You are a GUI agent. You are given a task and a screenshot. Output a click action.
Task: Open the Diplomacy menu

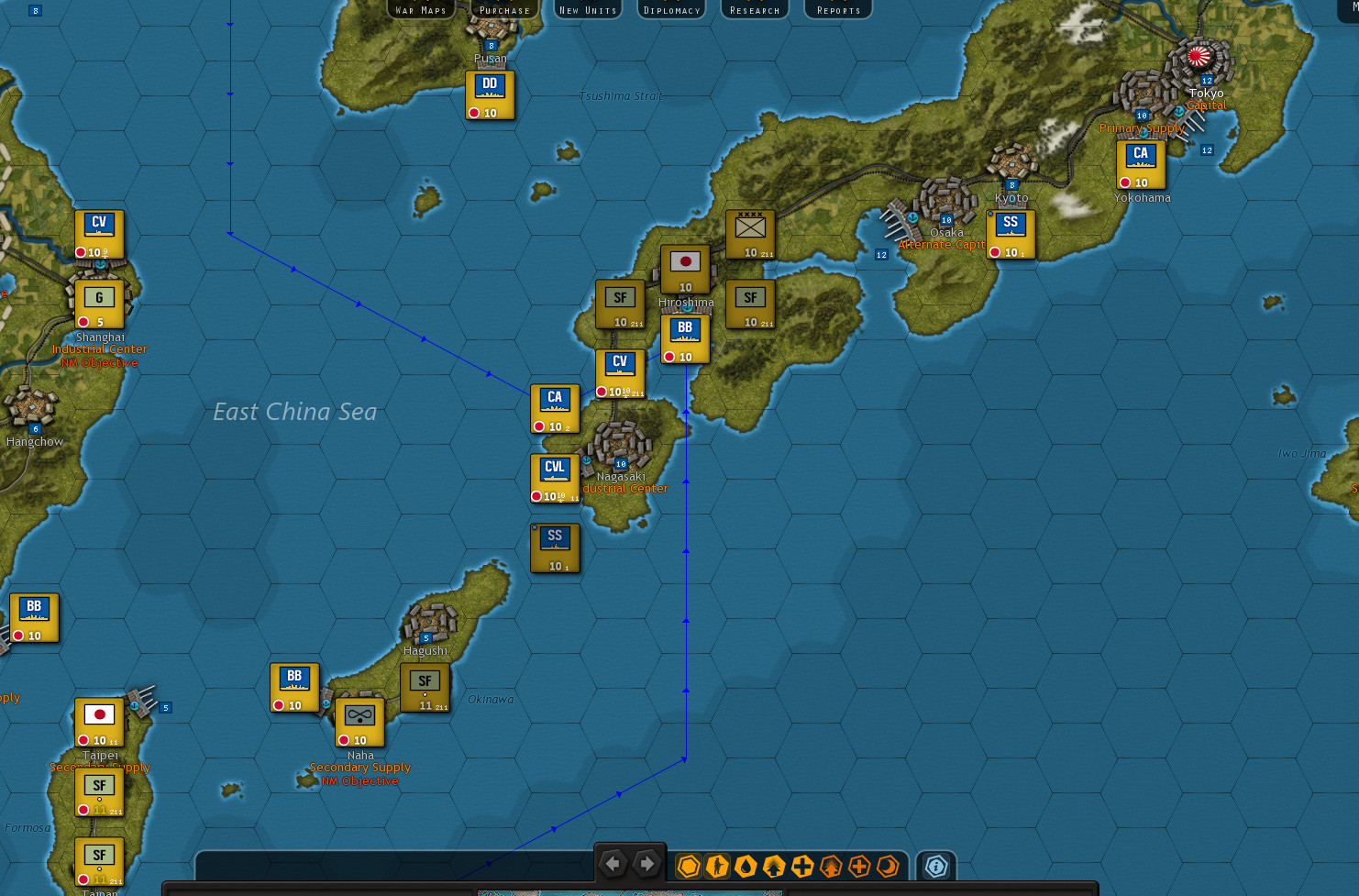coord(671,9)
